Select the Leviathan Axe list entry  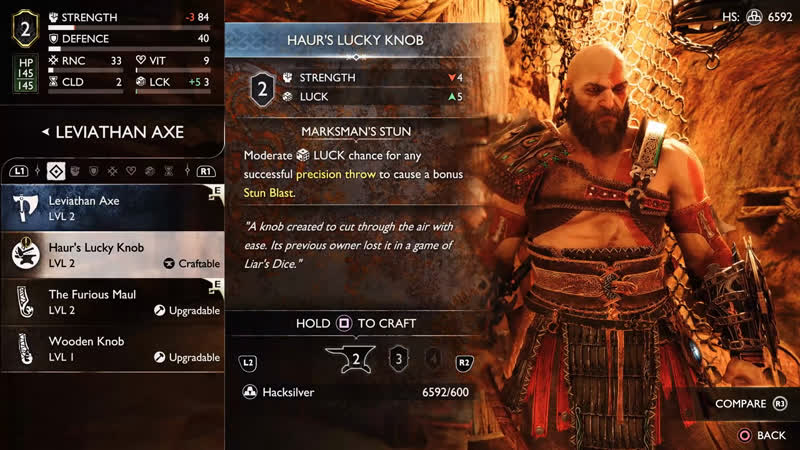point(112,208)
